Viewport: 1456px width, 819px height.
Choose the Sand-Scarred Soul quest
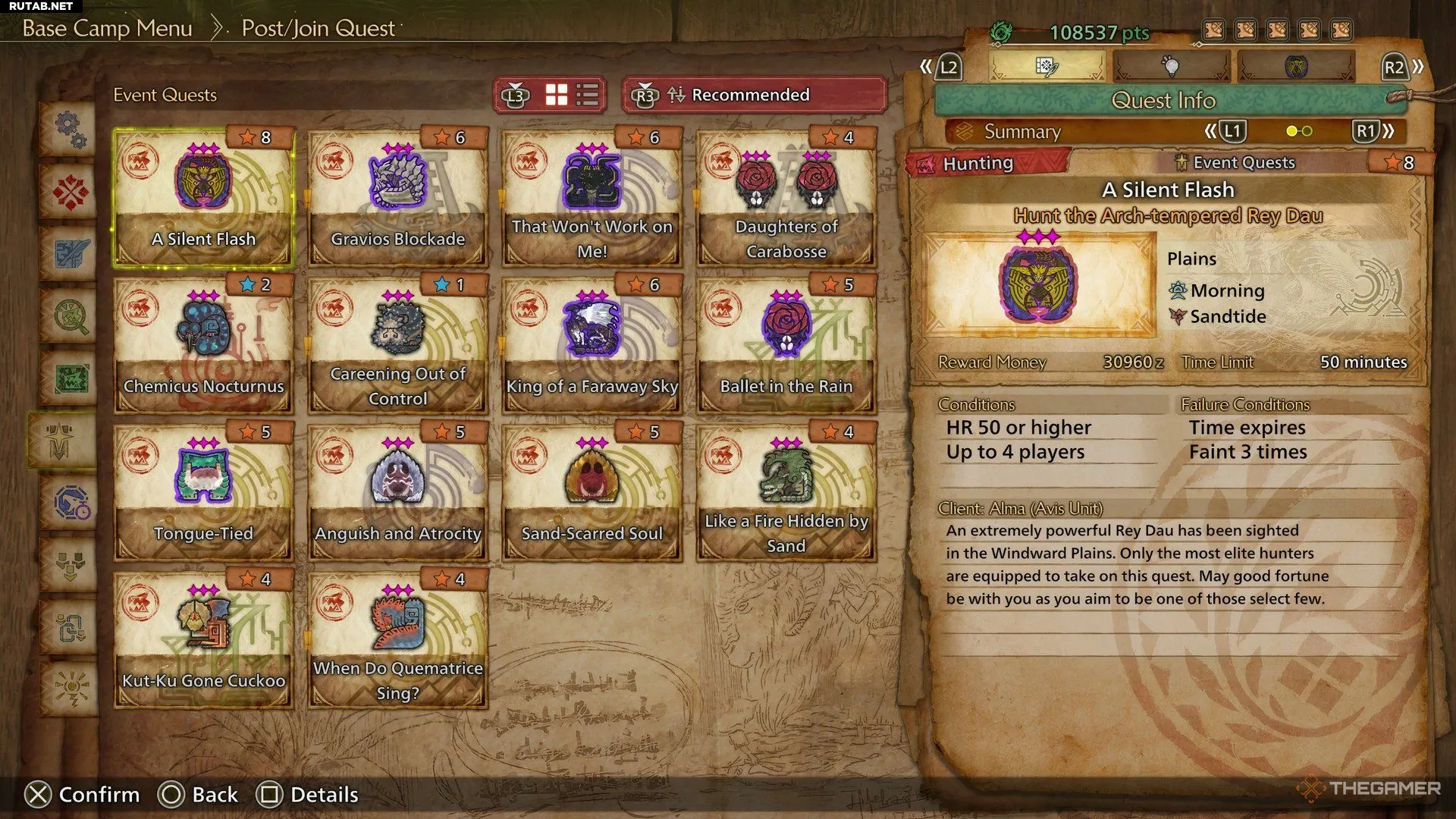tap(591, 493)
